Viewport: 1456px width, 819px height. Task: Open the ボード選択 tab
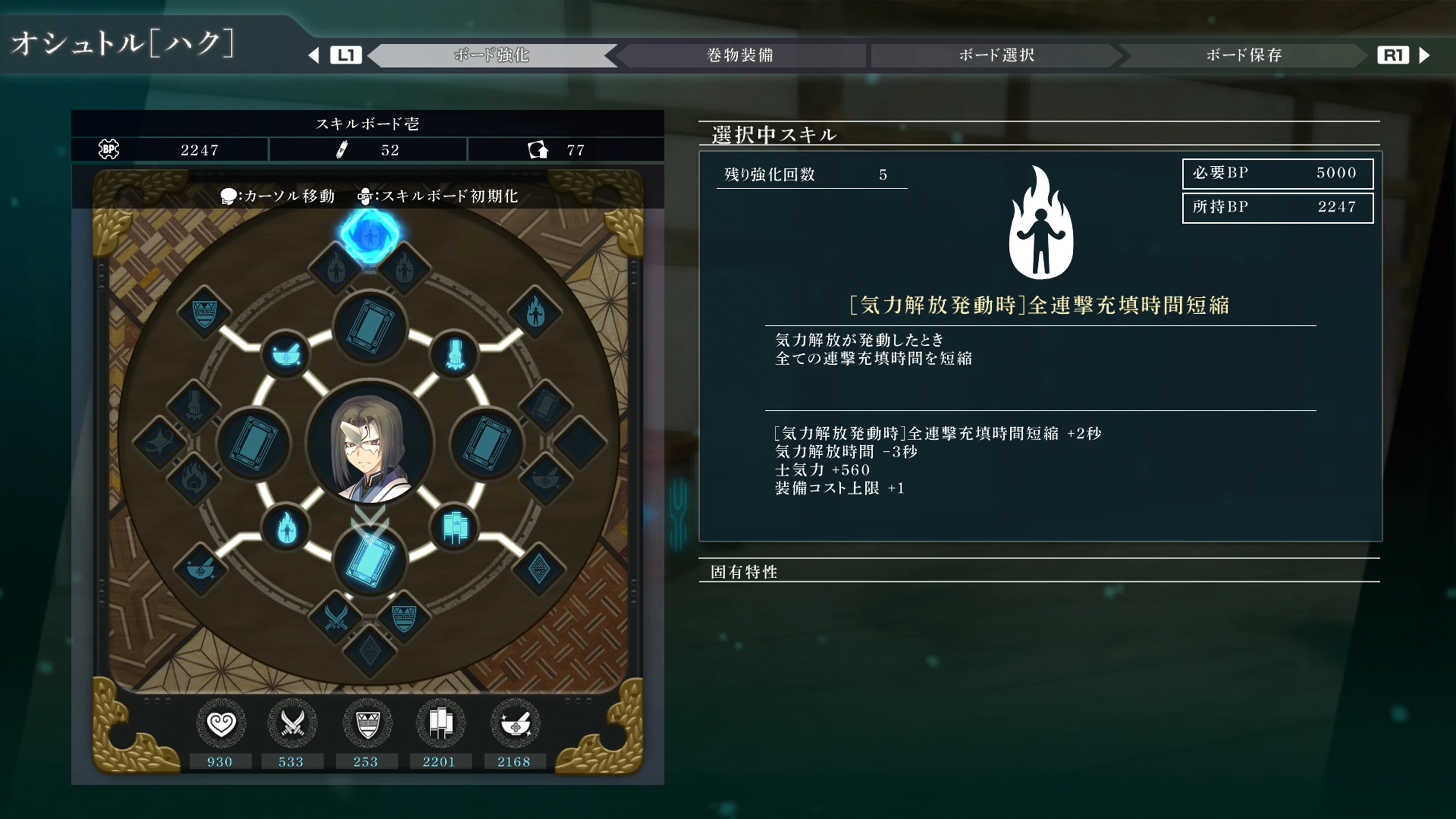[x=996, y=55]
